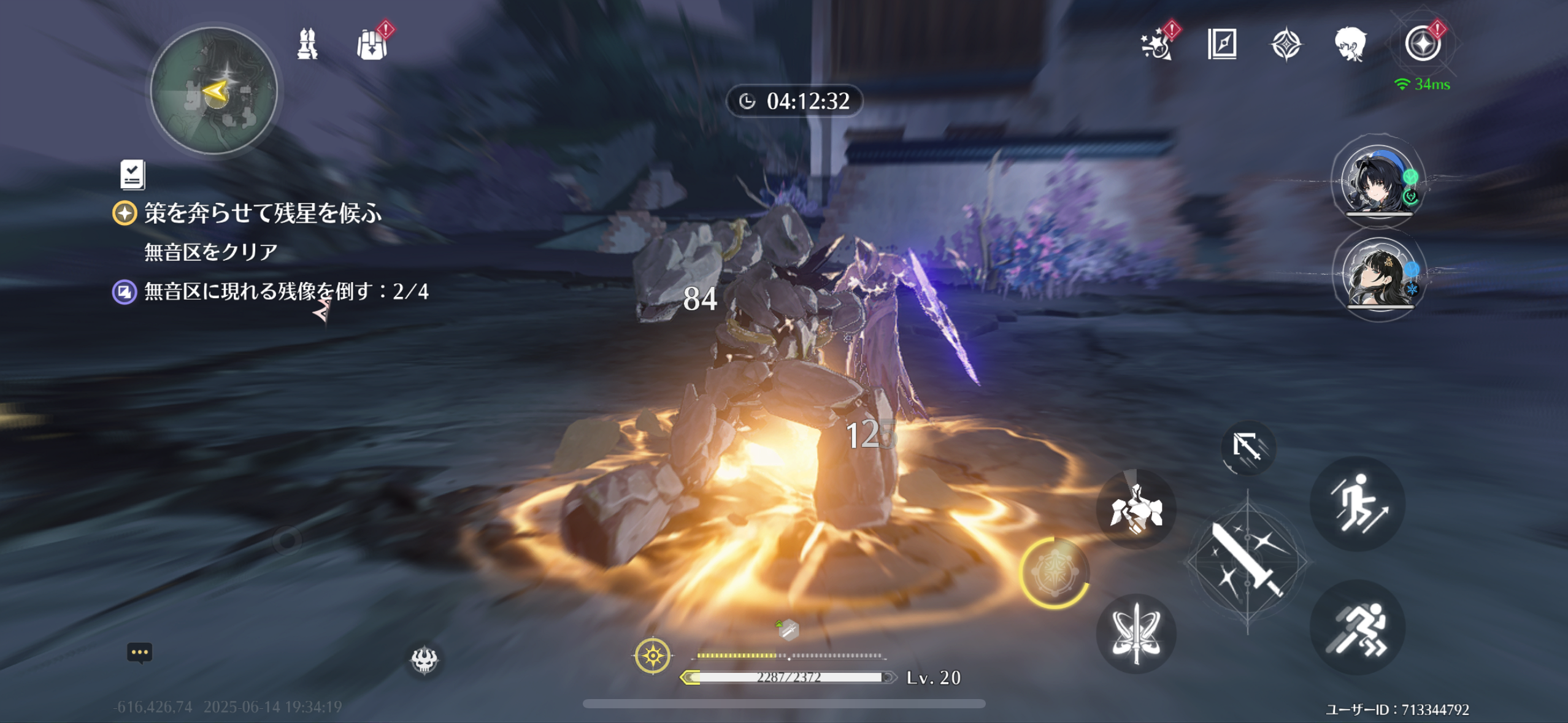
Task: Open the four-pointed star convene icon
Action: pyautogui.click(x=1286, y=45)
